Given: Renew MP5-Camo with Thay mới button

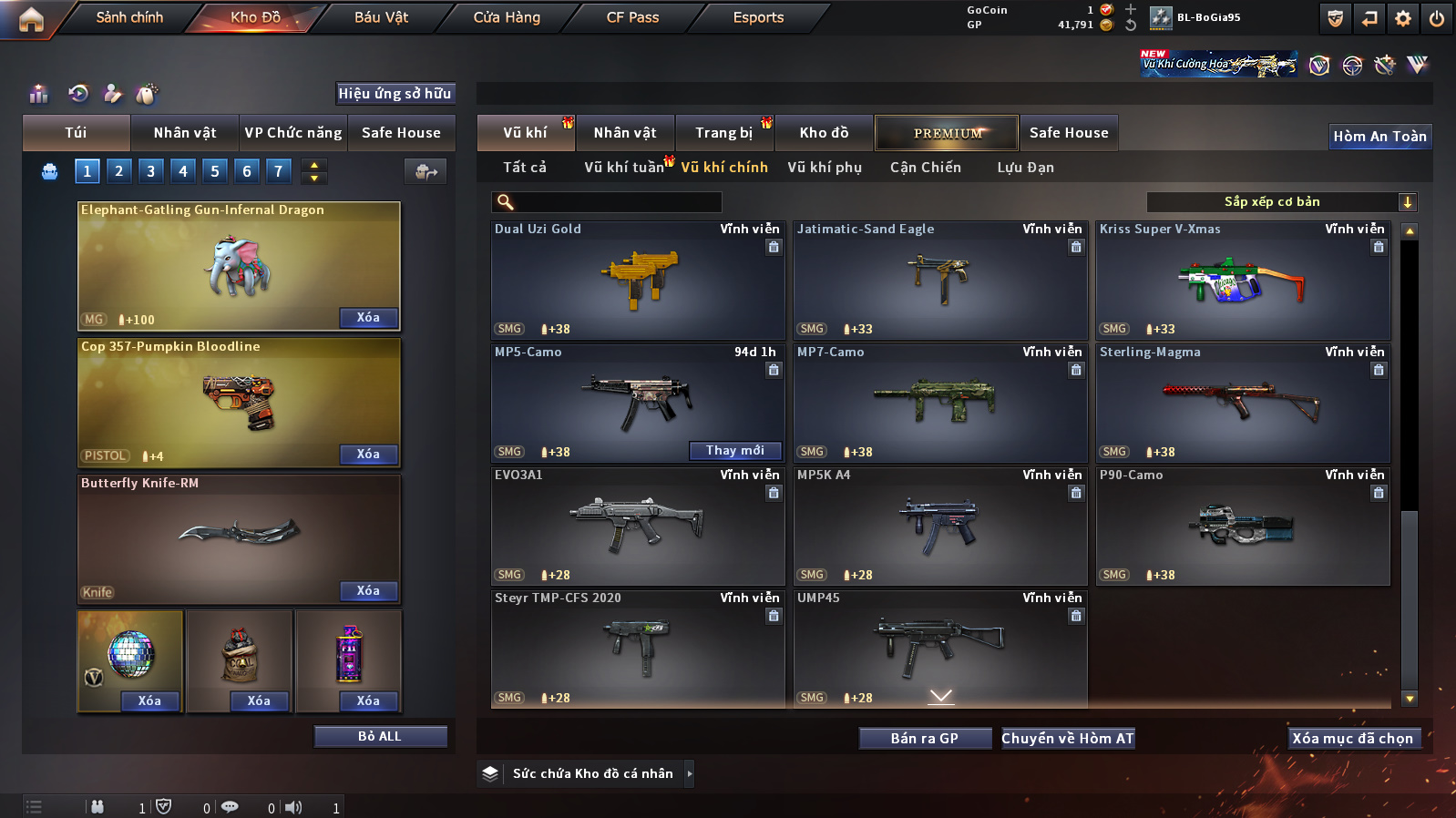Looking at the screenshot, I should pos(735,451).
